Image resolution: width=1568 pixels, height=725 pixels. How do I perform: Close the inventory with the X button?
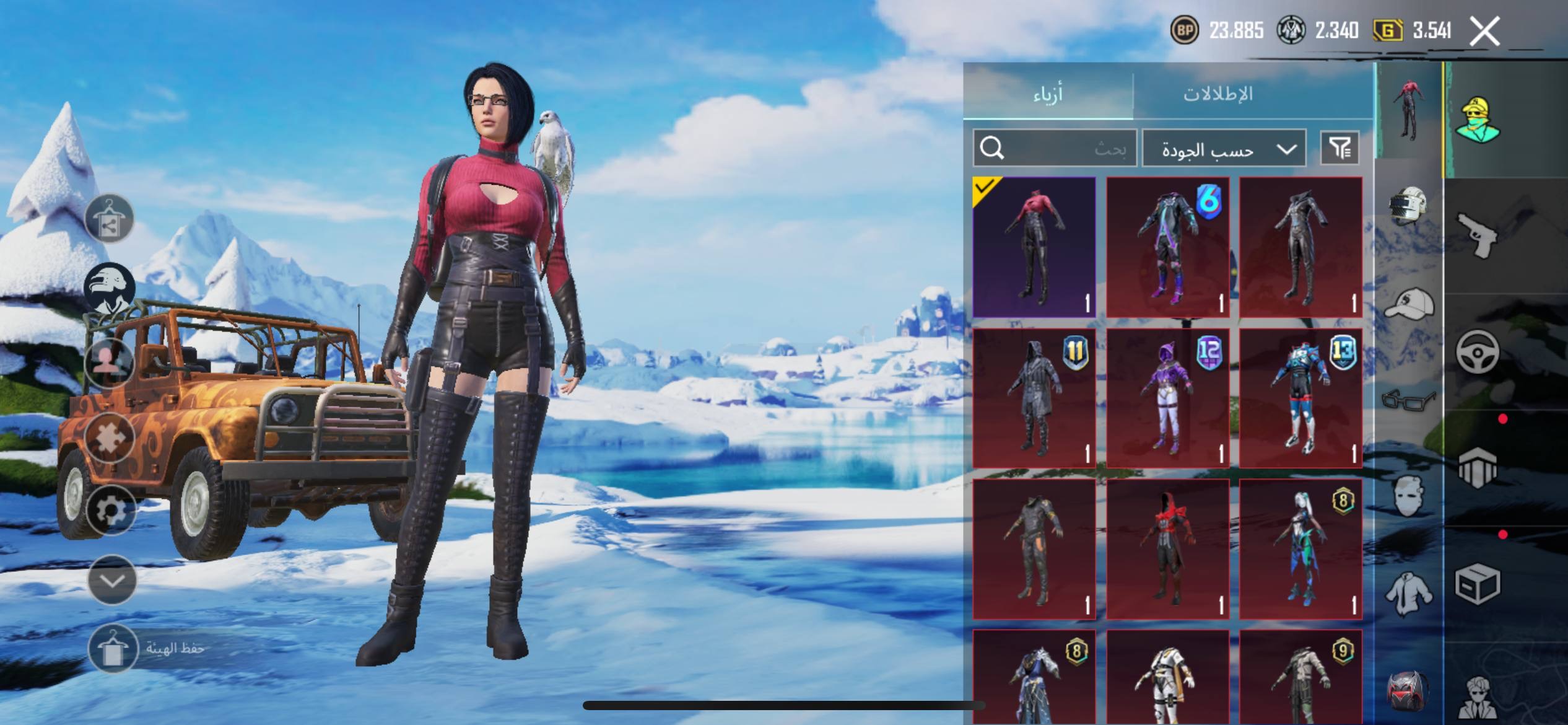coord(1485,31)
